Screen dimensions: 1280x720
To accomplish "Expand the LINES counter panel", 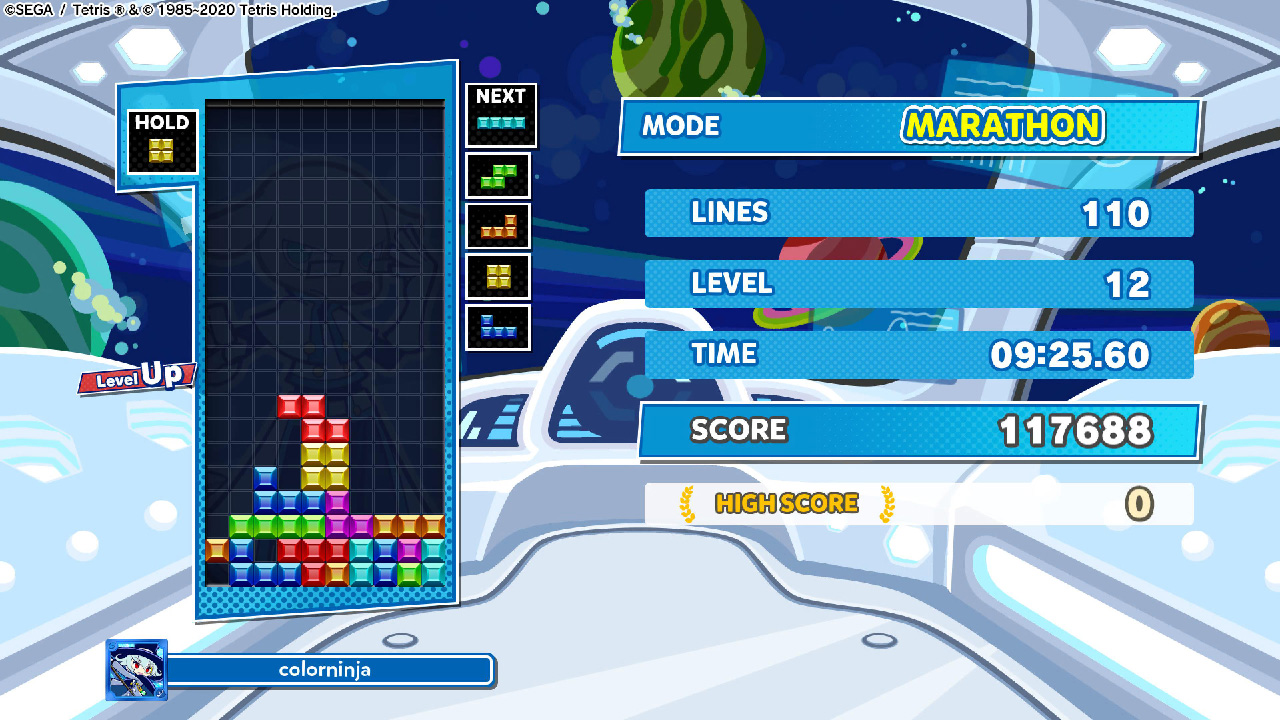I will pyautogui.click(x=918, y=212).
